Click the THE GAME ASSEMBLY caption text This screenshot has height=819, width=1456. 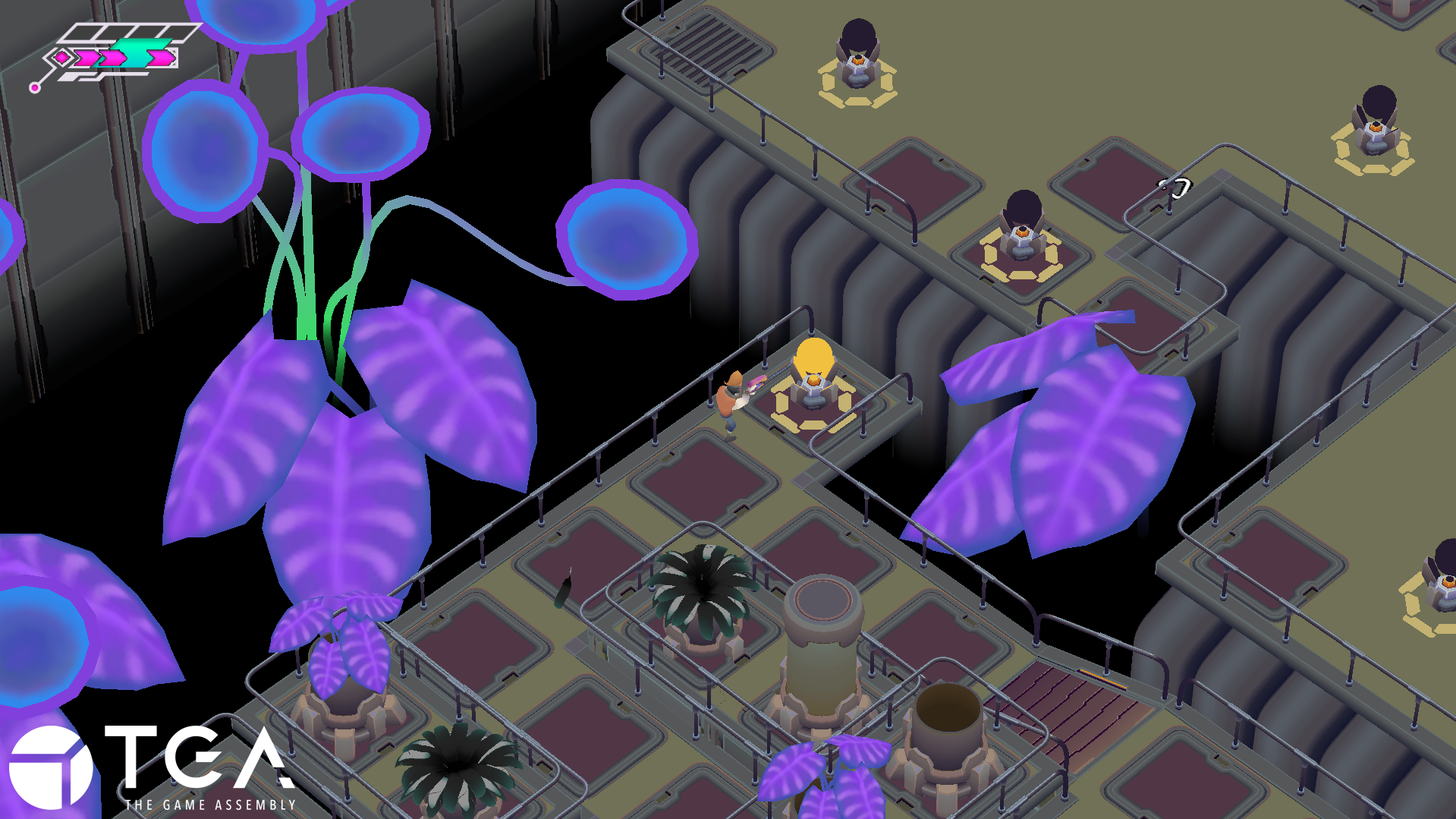pos(209,806)
